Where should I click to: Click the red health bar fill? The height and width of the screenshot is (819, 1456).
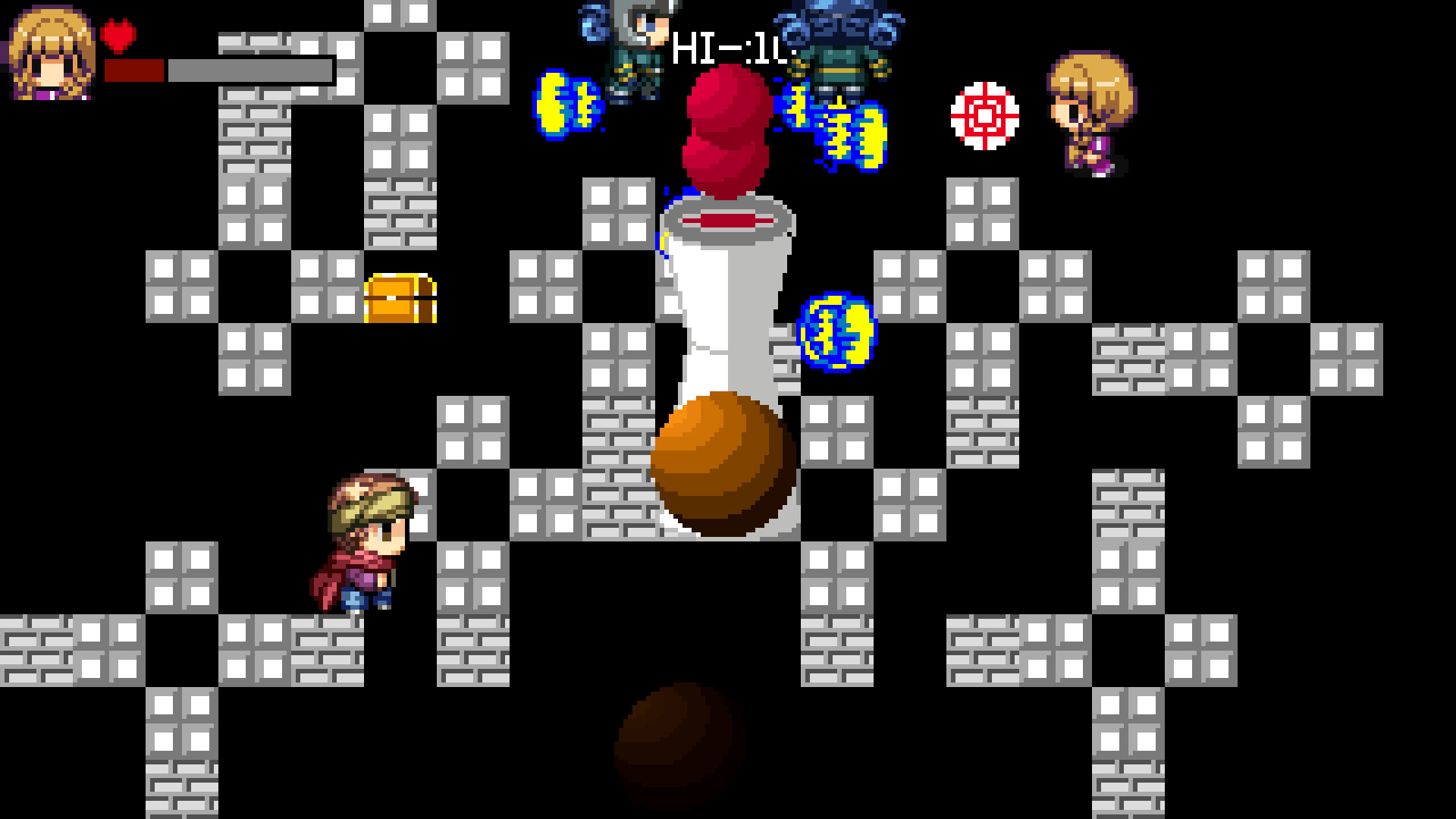[x=133, y=68]
